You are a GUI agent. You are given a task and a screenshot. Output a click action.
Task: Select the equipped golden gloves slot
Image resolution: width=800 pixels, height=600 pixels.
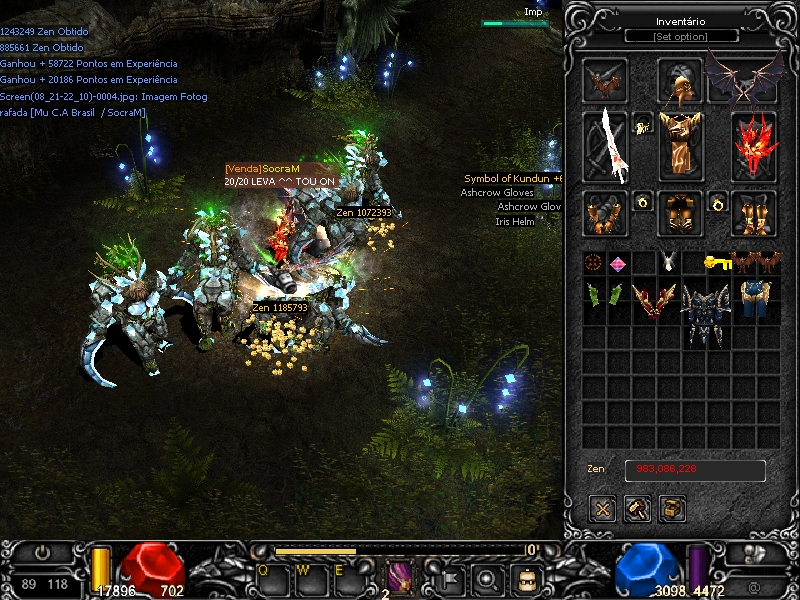(606, 212)
